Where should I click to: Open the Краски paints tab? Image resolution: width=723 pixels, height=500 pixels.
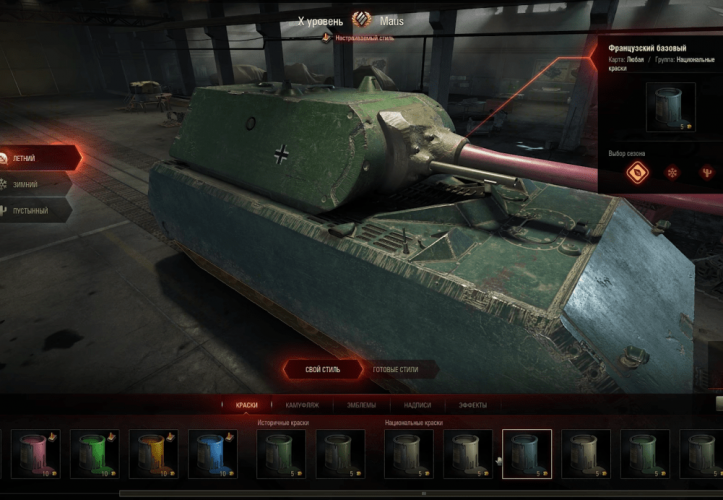(246, 405)
